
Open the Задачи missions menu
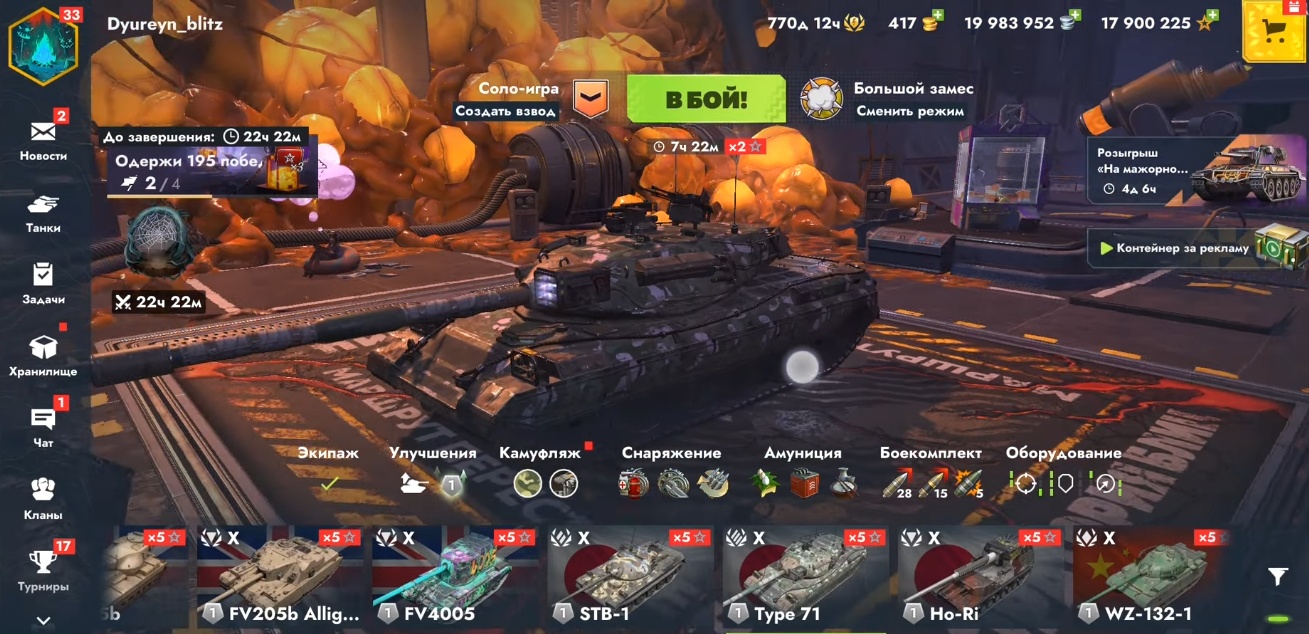click(43, 283)
